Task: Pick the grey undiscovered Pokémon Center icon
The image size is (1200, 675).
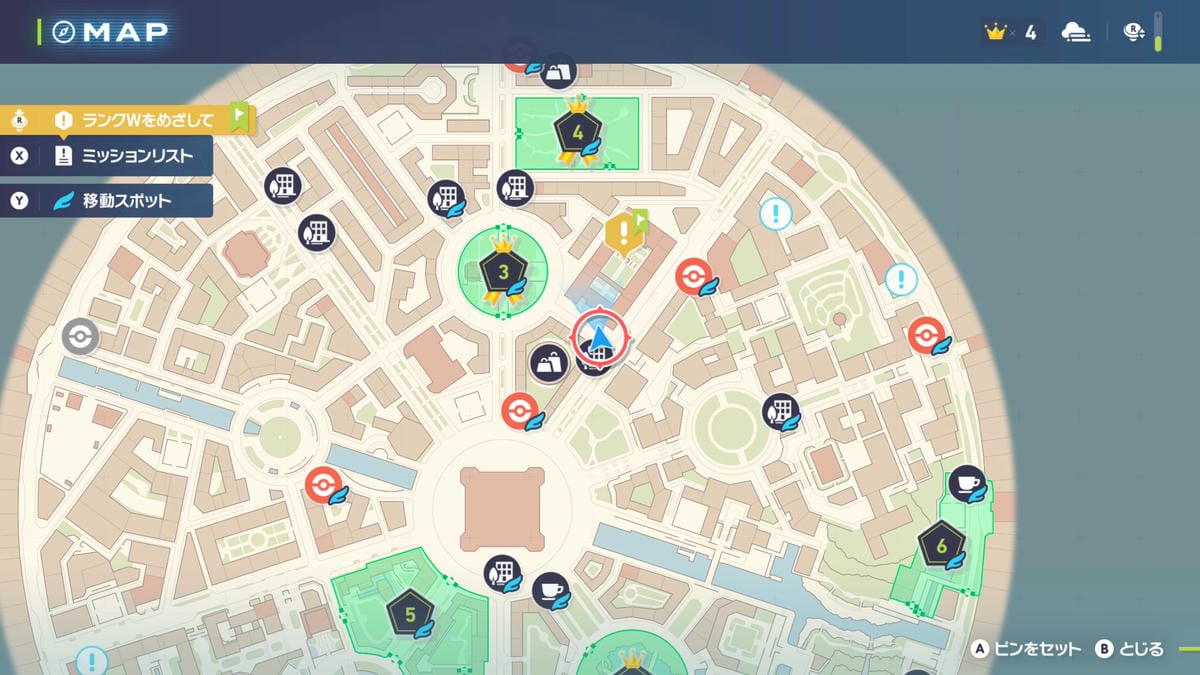Action: click(80, 337)
